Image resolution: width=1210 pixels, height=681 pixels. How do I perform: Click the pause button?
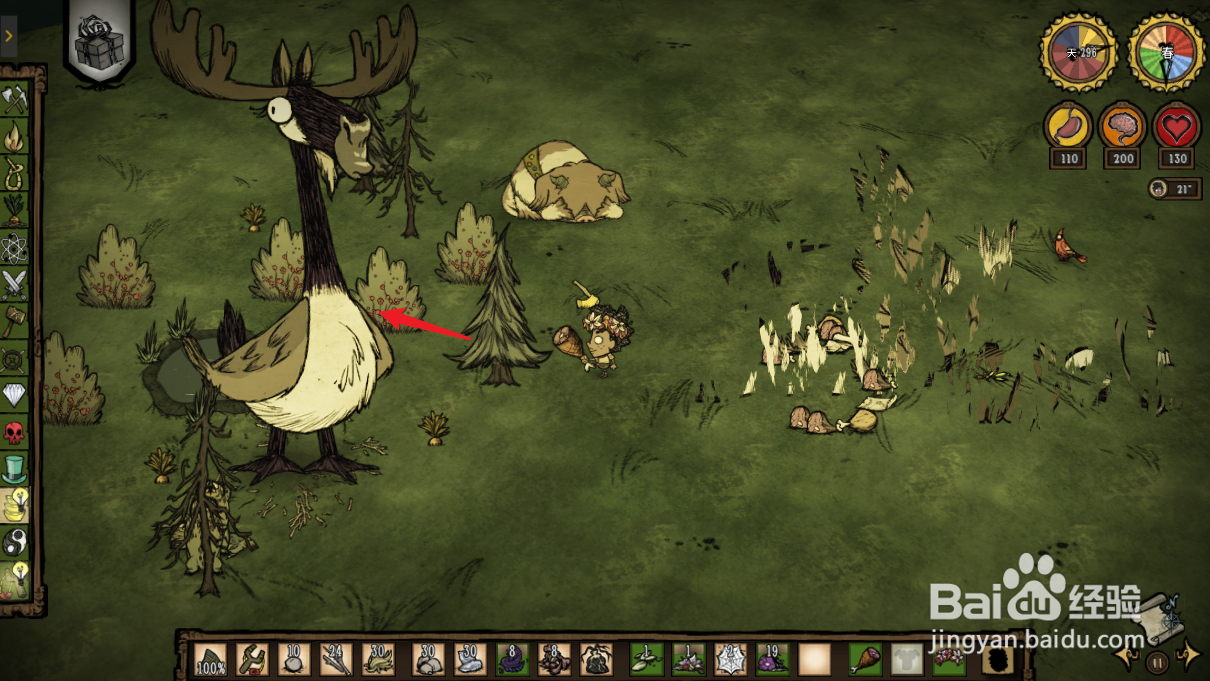coord(1157,661)
